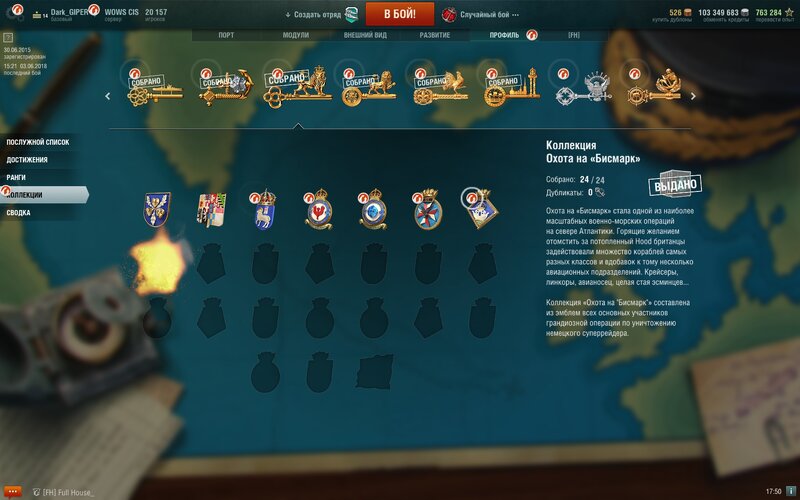Viewport: 800px width, 500px height.
Task: Select the golden rooster collection medal
Action: (434, 88)
